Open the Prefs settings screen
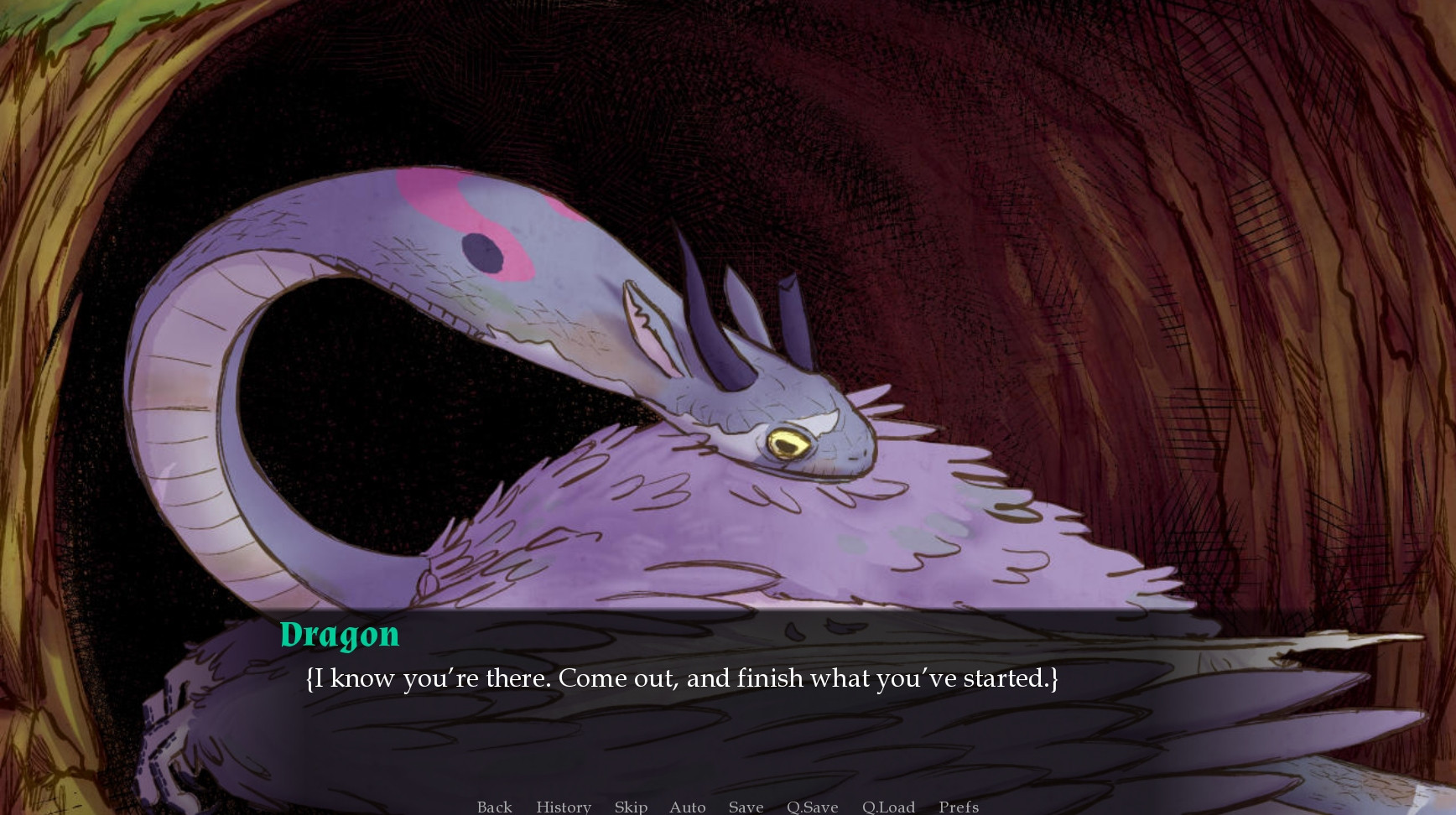Viewport: 1456px width, 815px height. (x=957, y=807)
